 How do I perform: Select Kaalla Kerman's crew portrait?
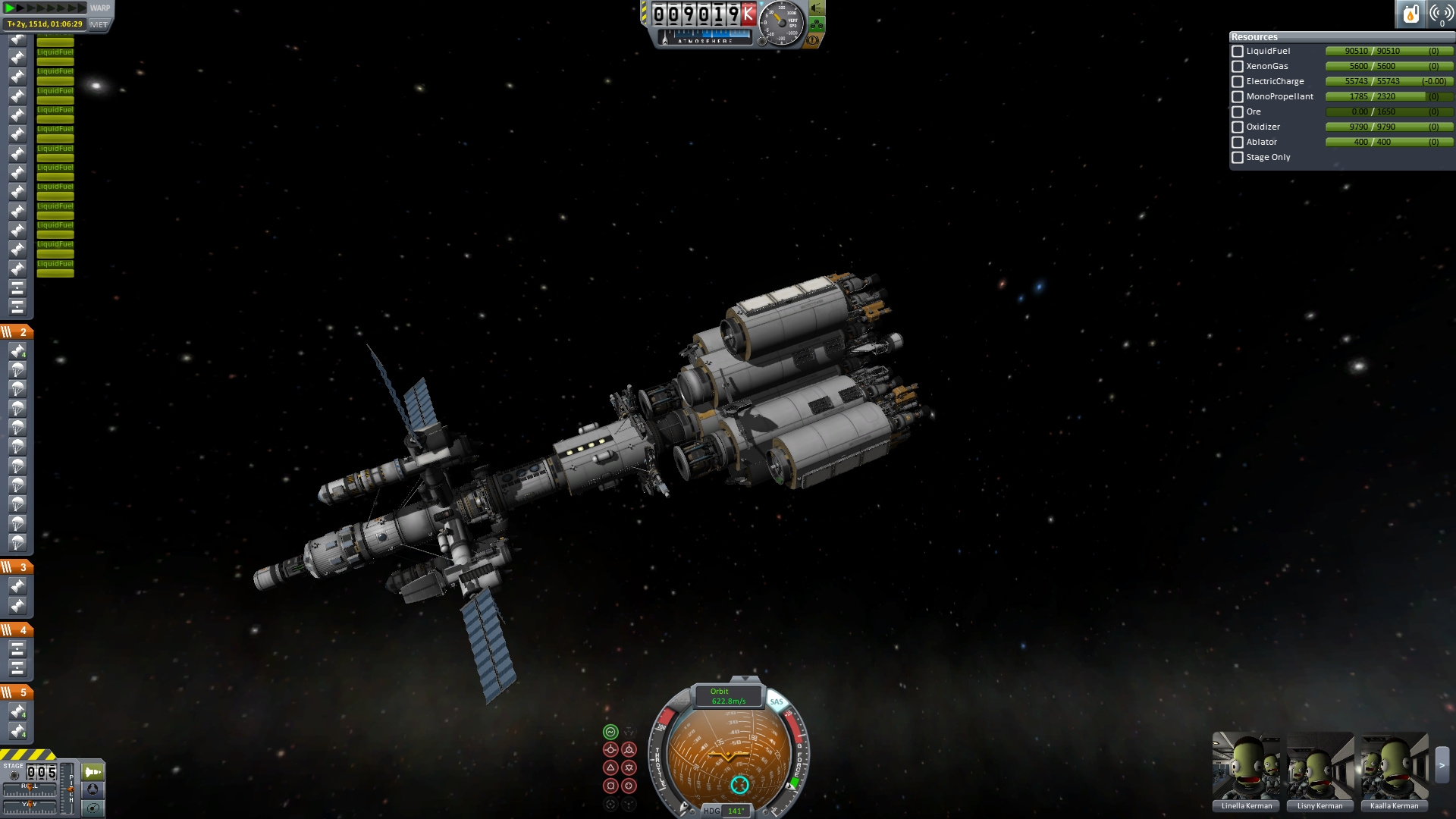[x=1394, y=767]
